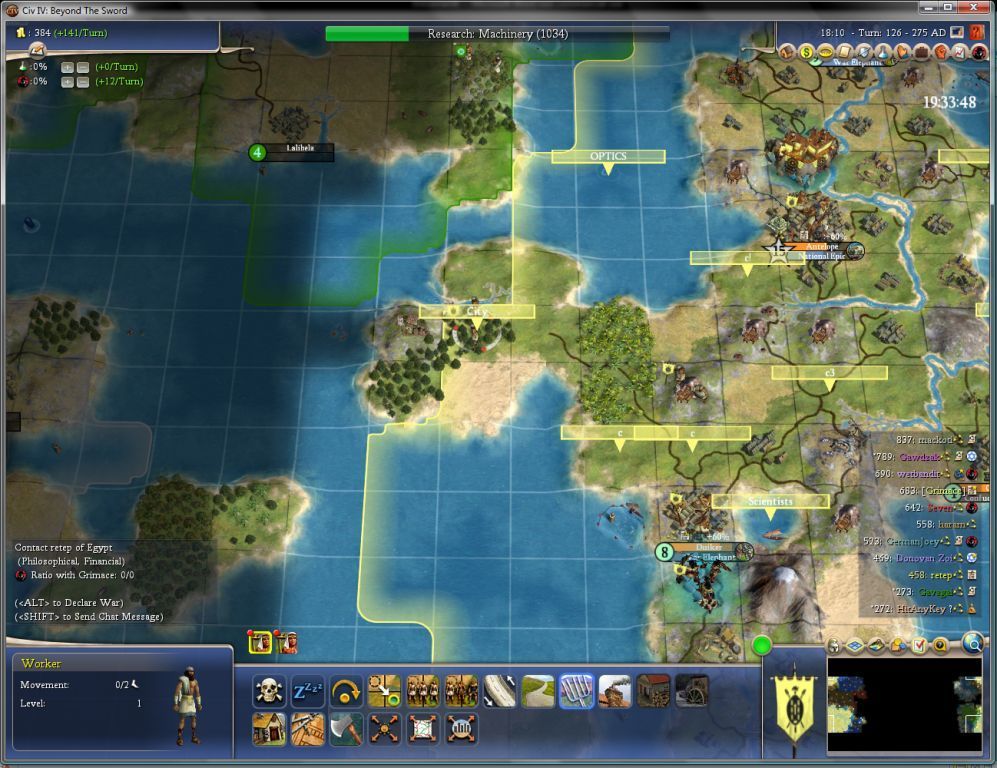
Task: Click the green end turn button
Action: (x=762, y=646)
